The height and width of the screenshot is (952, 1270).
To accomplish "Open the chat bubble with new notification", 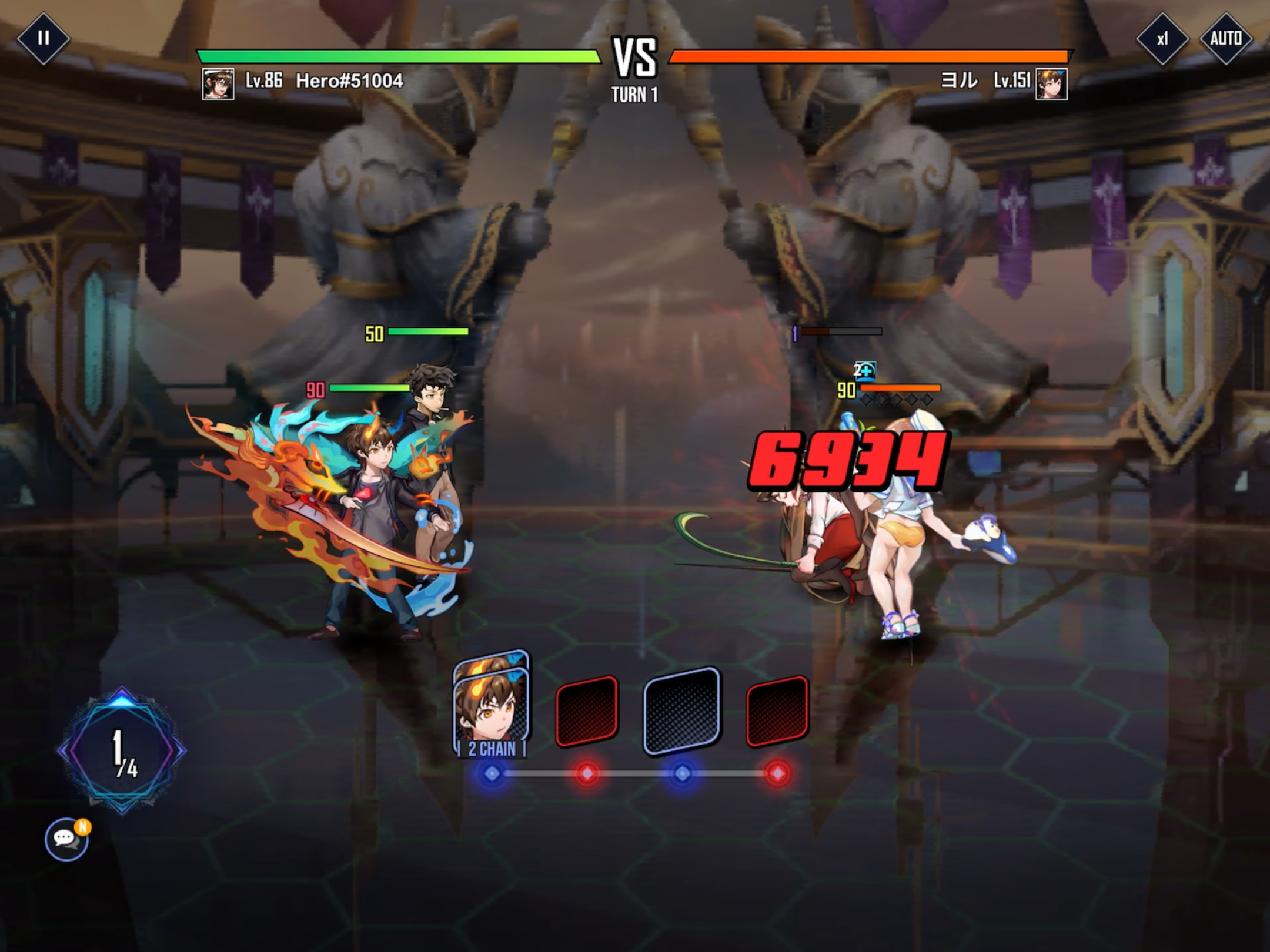I will pos(66,839).
